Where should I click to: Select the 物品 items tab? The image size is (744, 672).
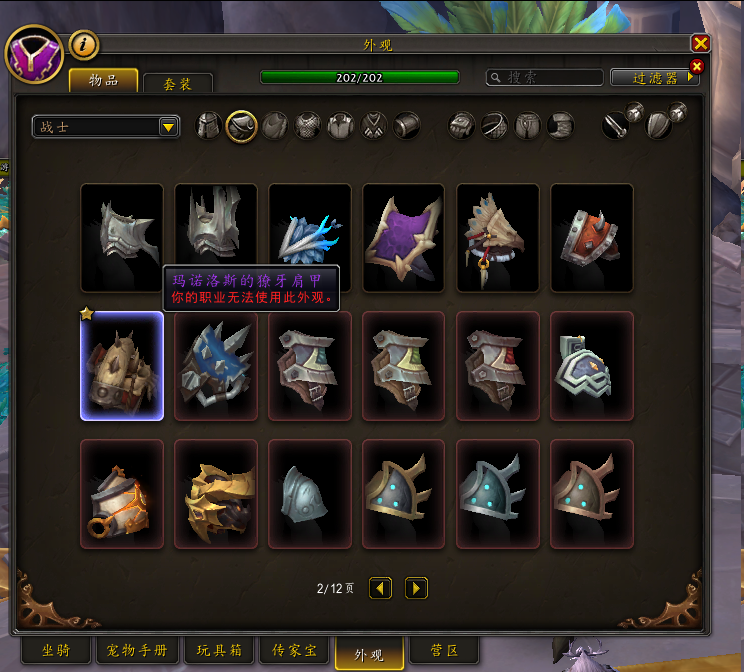pyautogui.click(x=103, y=80)
